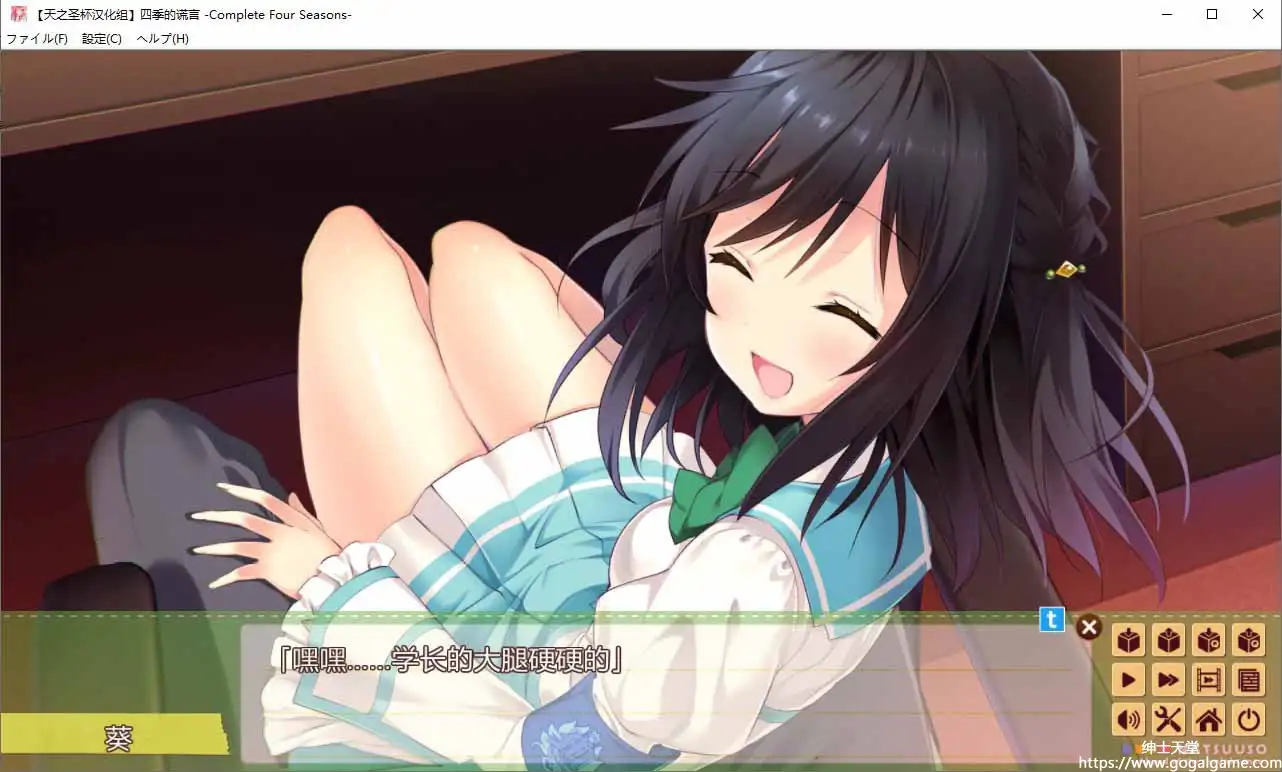Open the wrench config icon

[1168, 720]
